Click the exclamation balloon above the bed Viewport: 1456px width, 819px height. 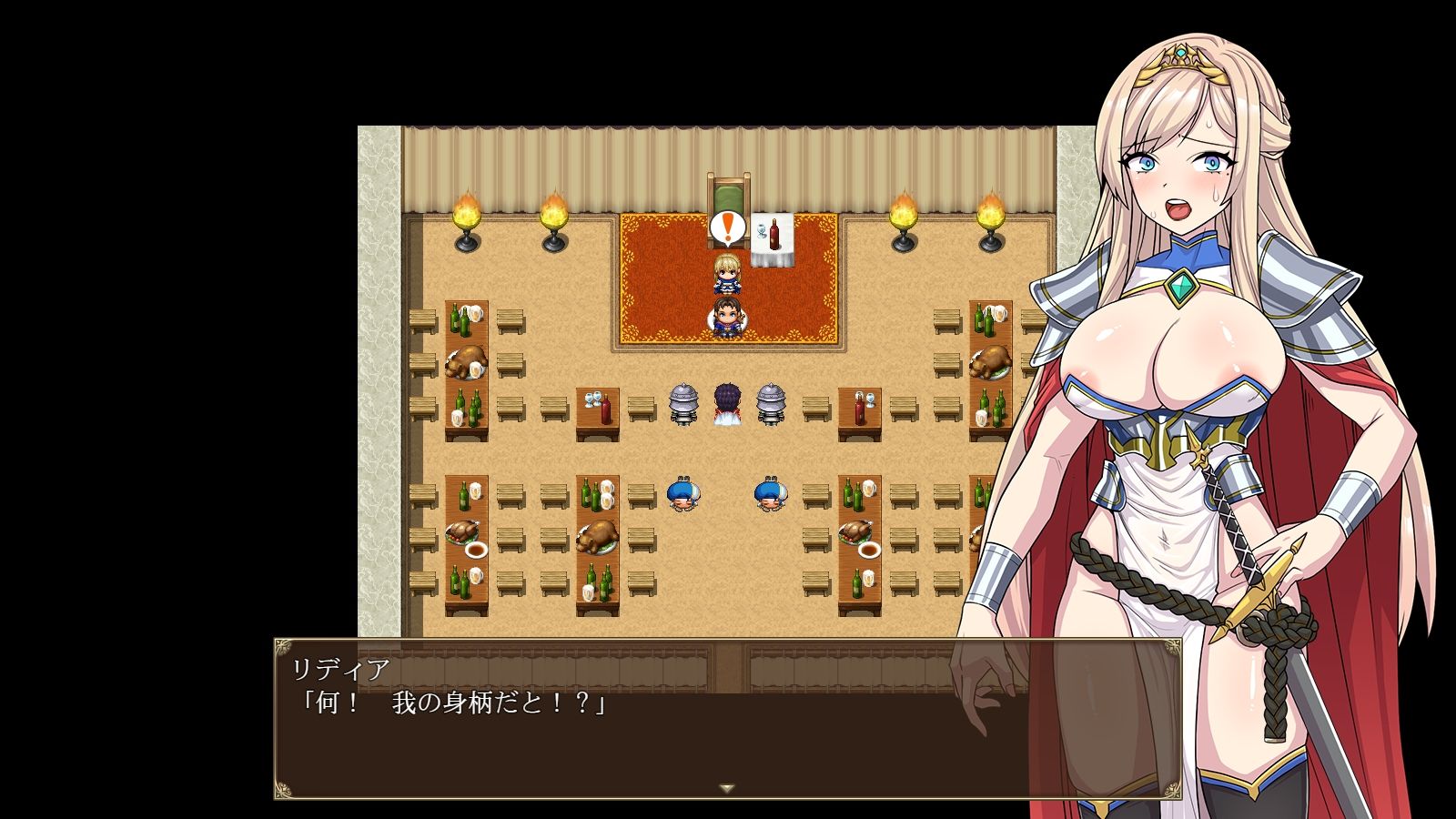pos(725,227)
